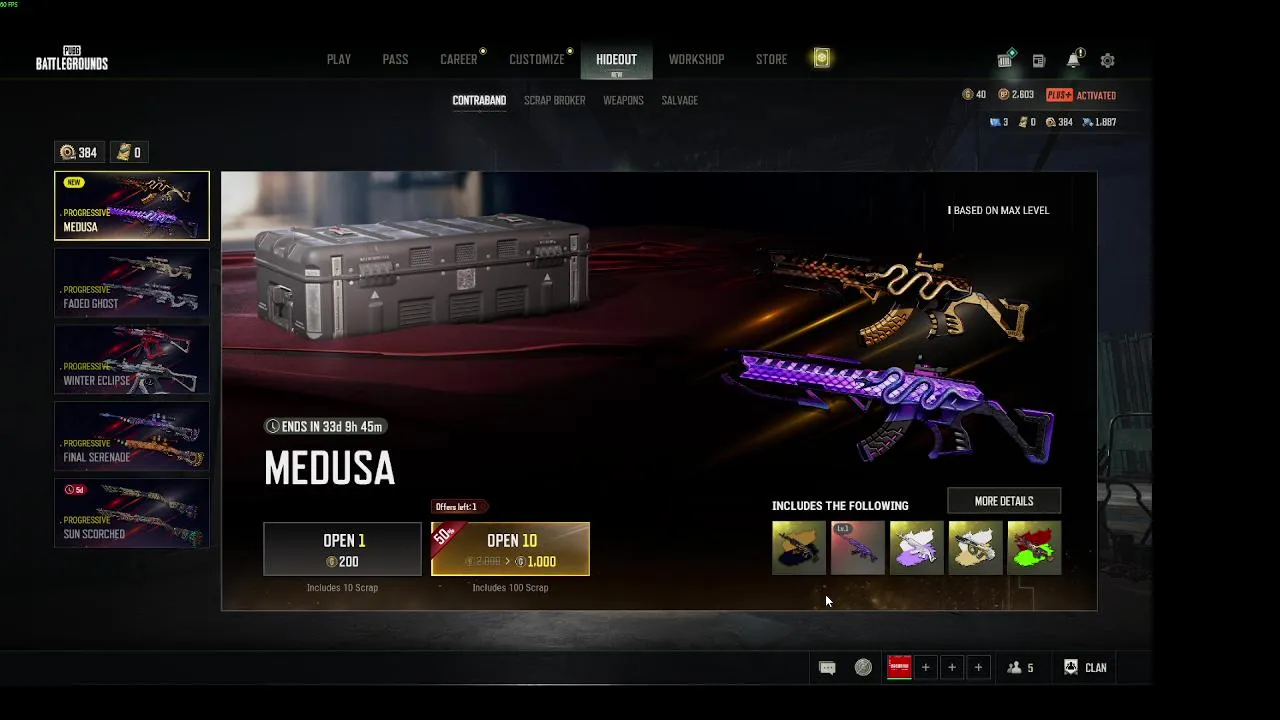1280x720 pixels.
Task: Show More Details for Medusa
Action: (x=1003, y=501)
